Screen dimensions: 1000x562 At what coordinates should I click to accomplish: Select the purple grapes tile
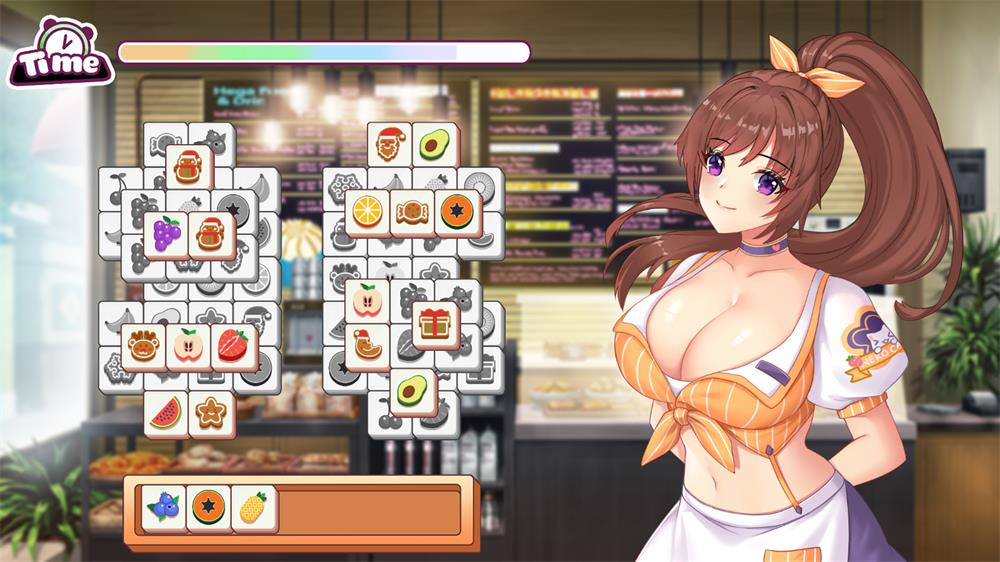tap(166, 236)
